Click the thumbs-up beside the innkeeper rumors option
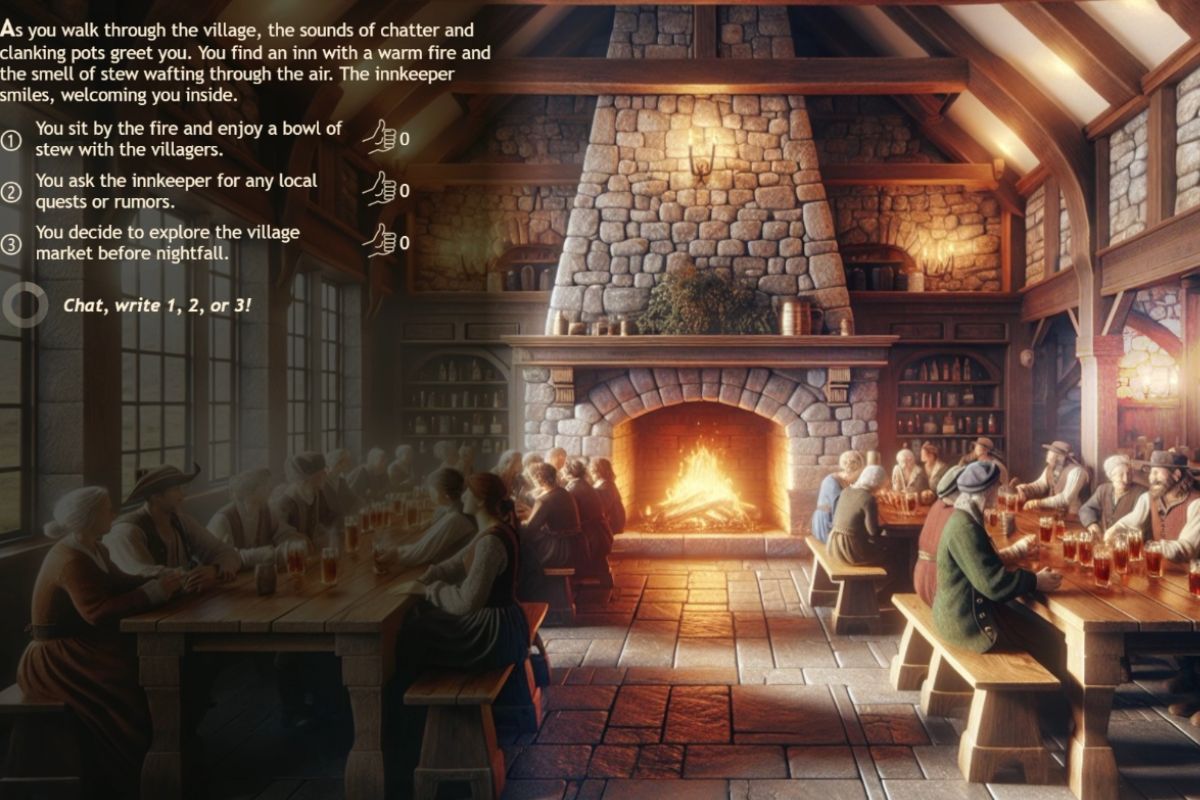This screenshot has height=800, width=1200. [x=379, y=188]
